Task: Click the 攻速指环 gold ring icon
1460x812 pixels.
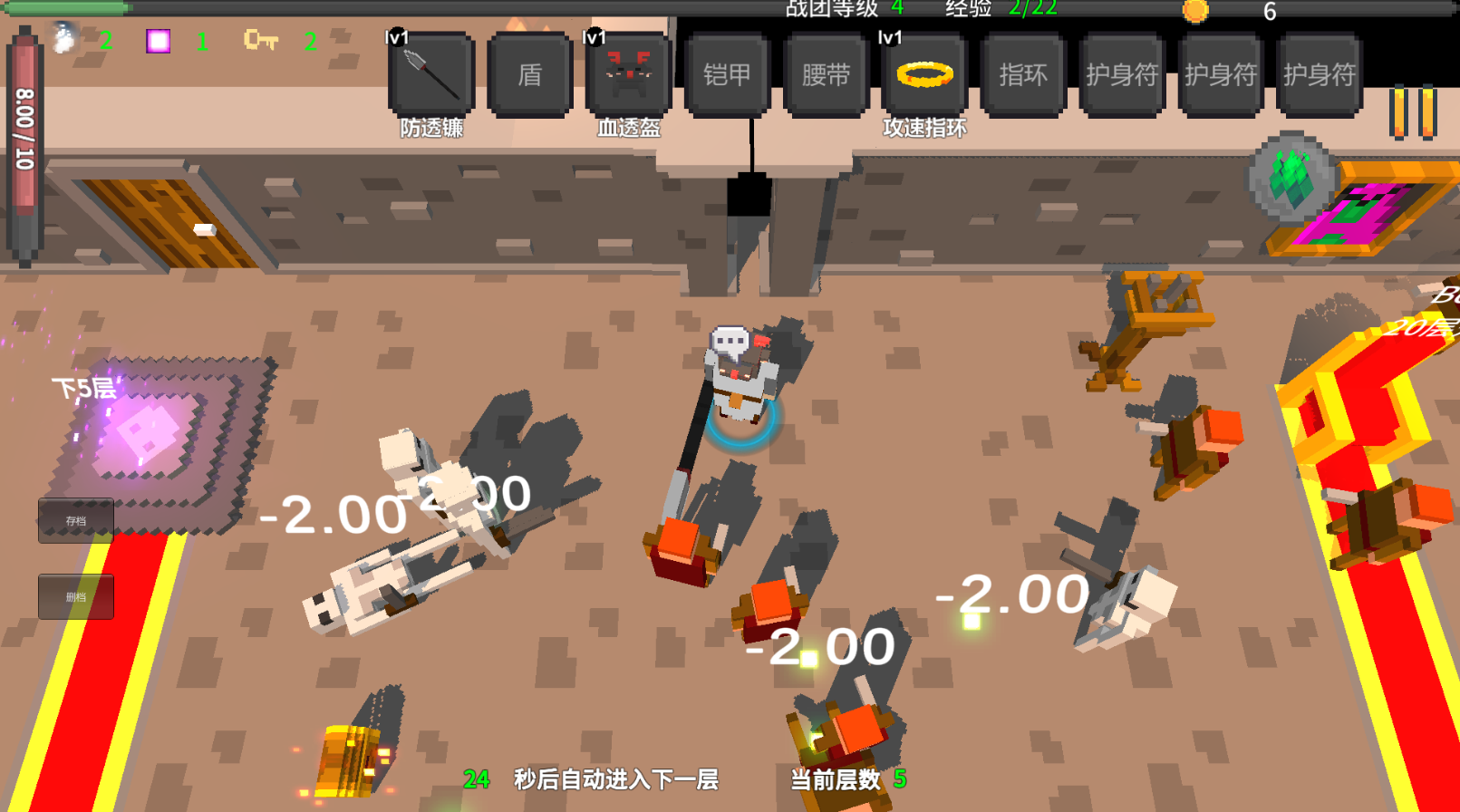Action: pos(923,76)
